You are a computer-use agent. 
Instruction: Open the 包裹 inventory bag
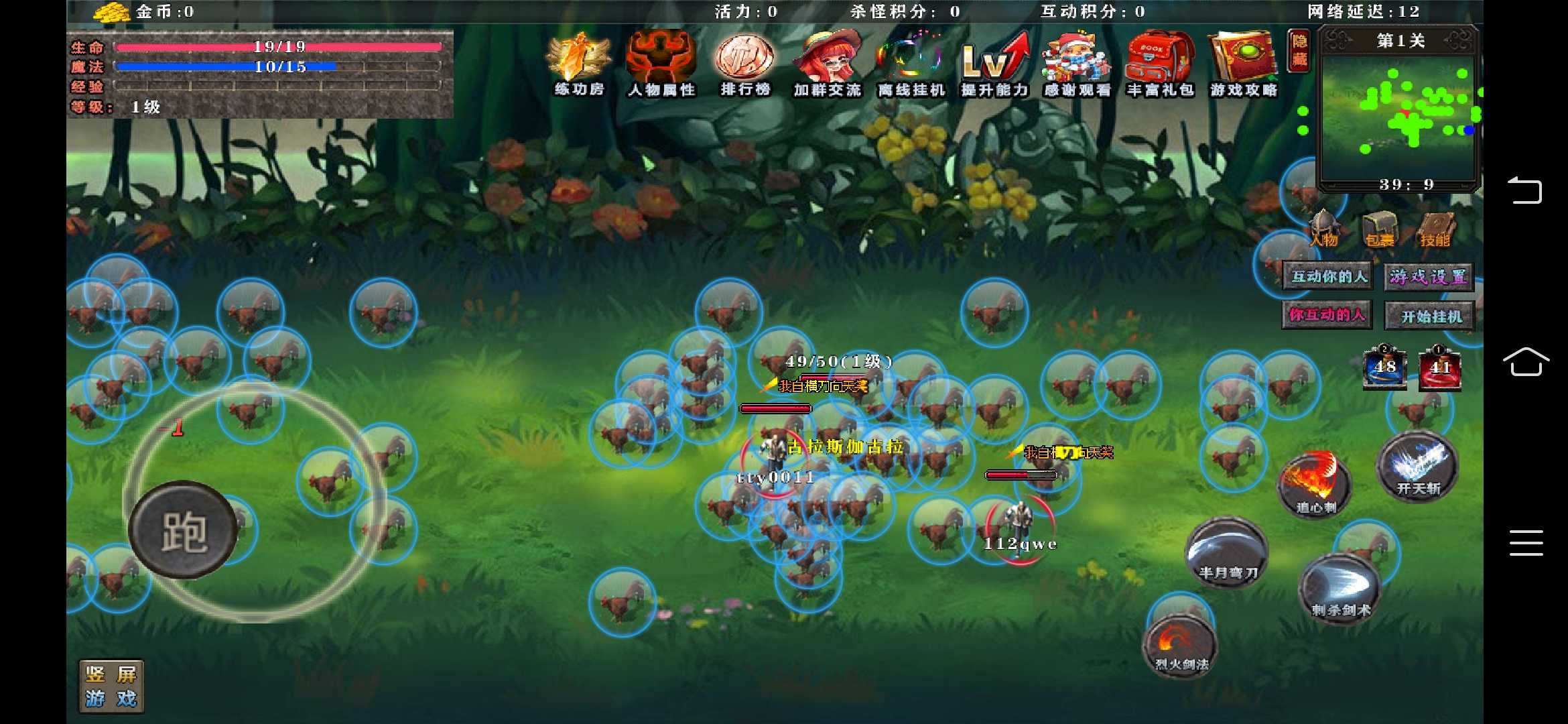click(x=1378, y=228)
